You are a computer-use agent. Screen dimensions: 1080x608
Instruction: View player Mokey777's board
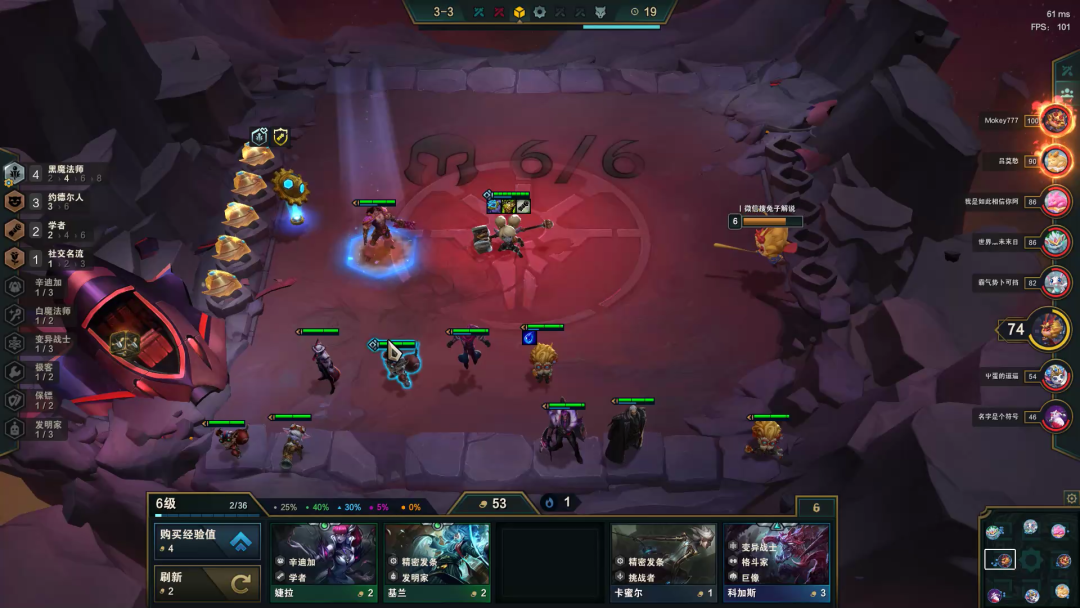tap(1054, 121)
